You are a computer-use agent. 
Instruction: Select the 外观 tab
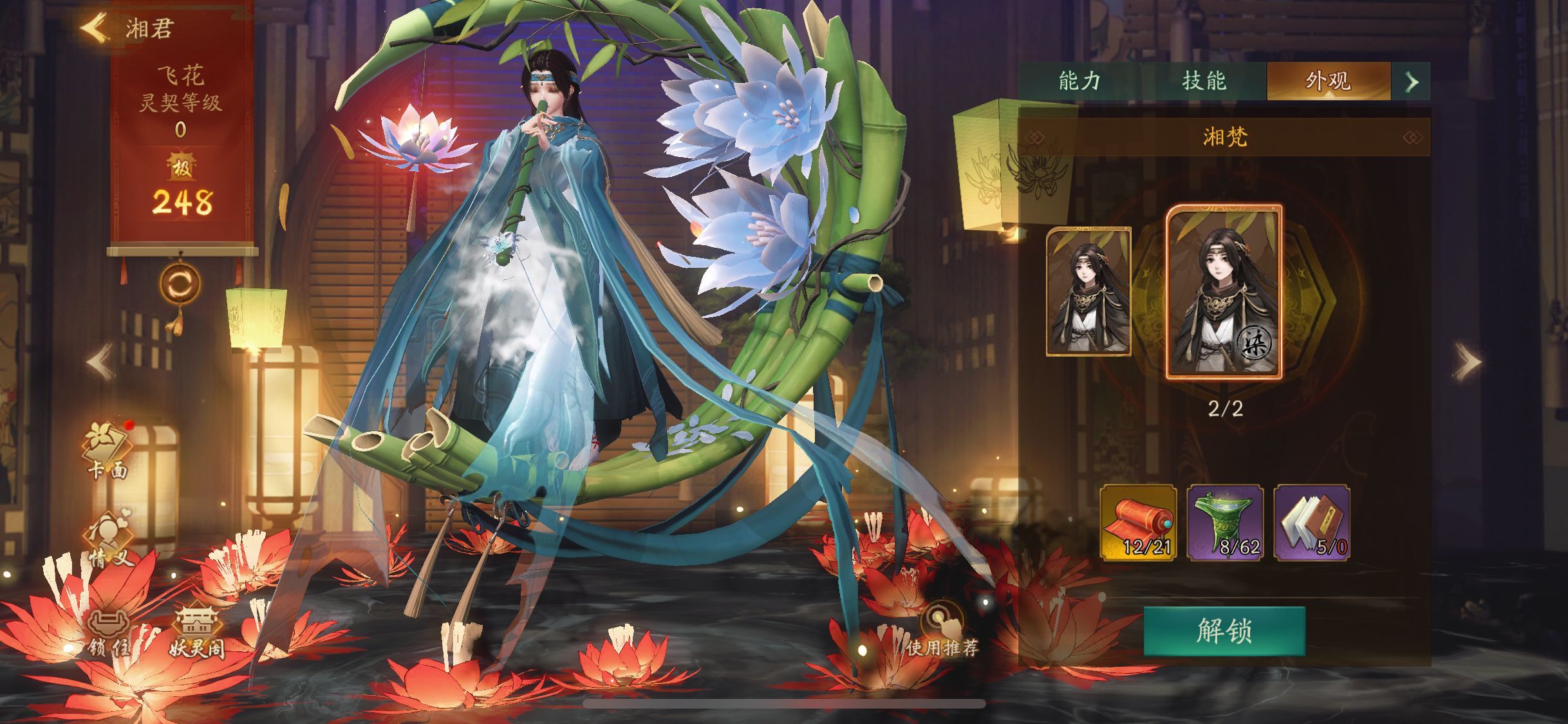point(1328,81)
